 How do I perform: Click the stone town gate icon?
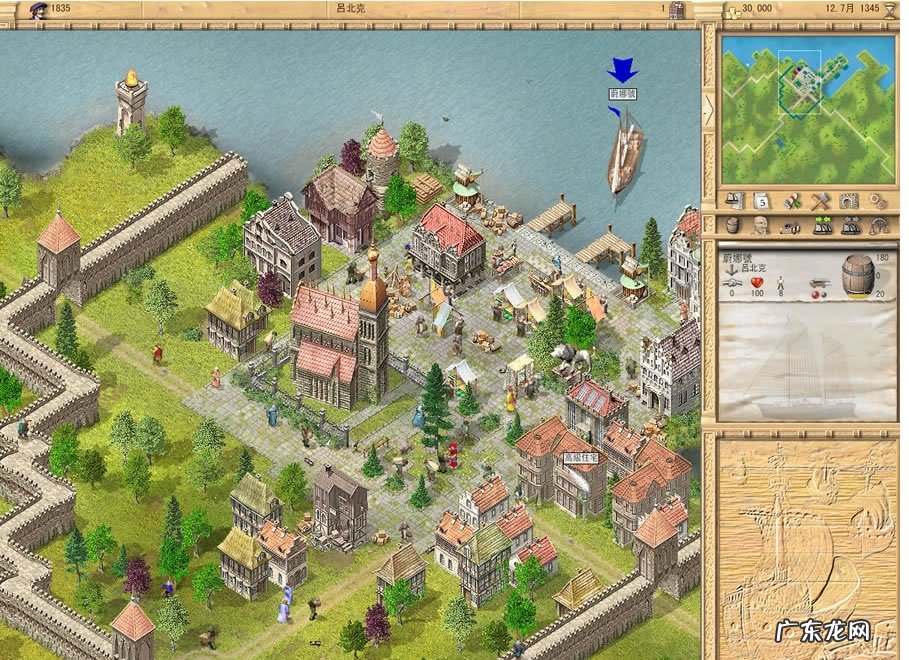point(850,200)
